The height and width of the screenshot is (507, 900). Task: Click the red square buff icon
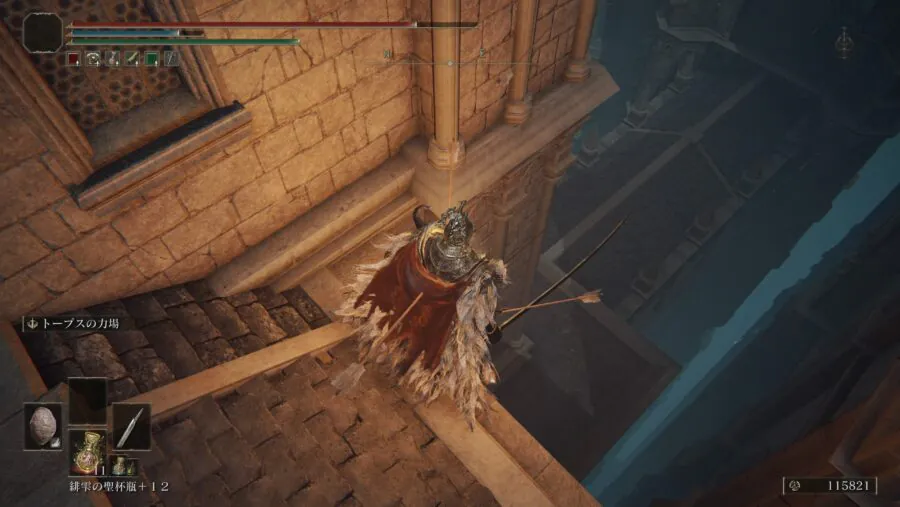coord(73,59)
